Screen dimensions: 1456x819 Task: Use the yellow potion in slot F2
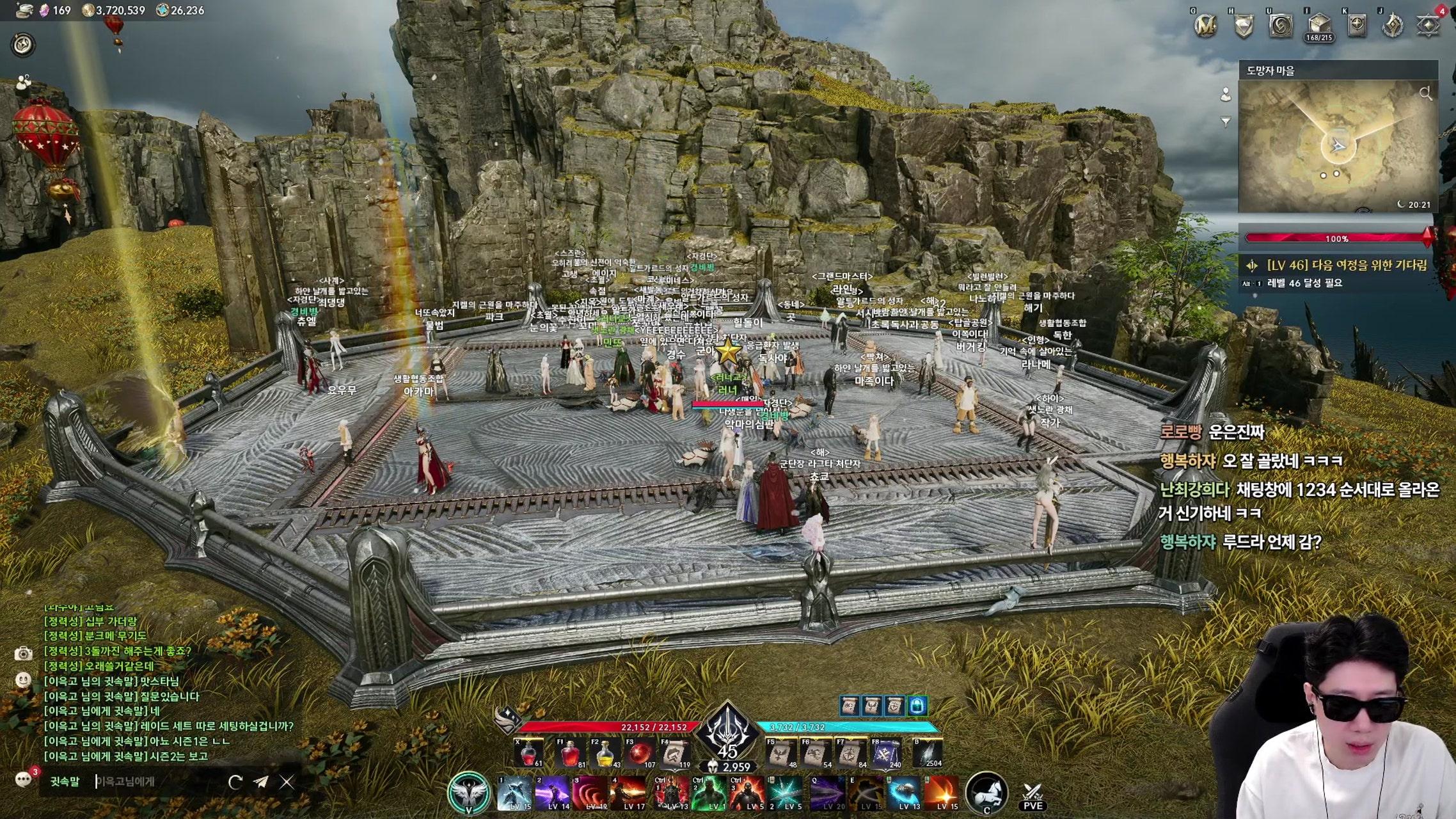pos(605,754)
